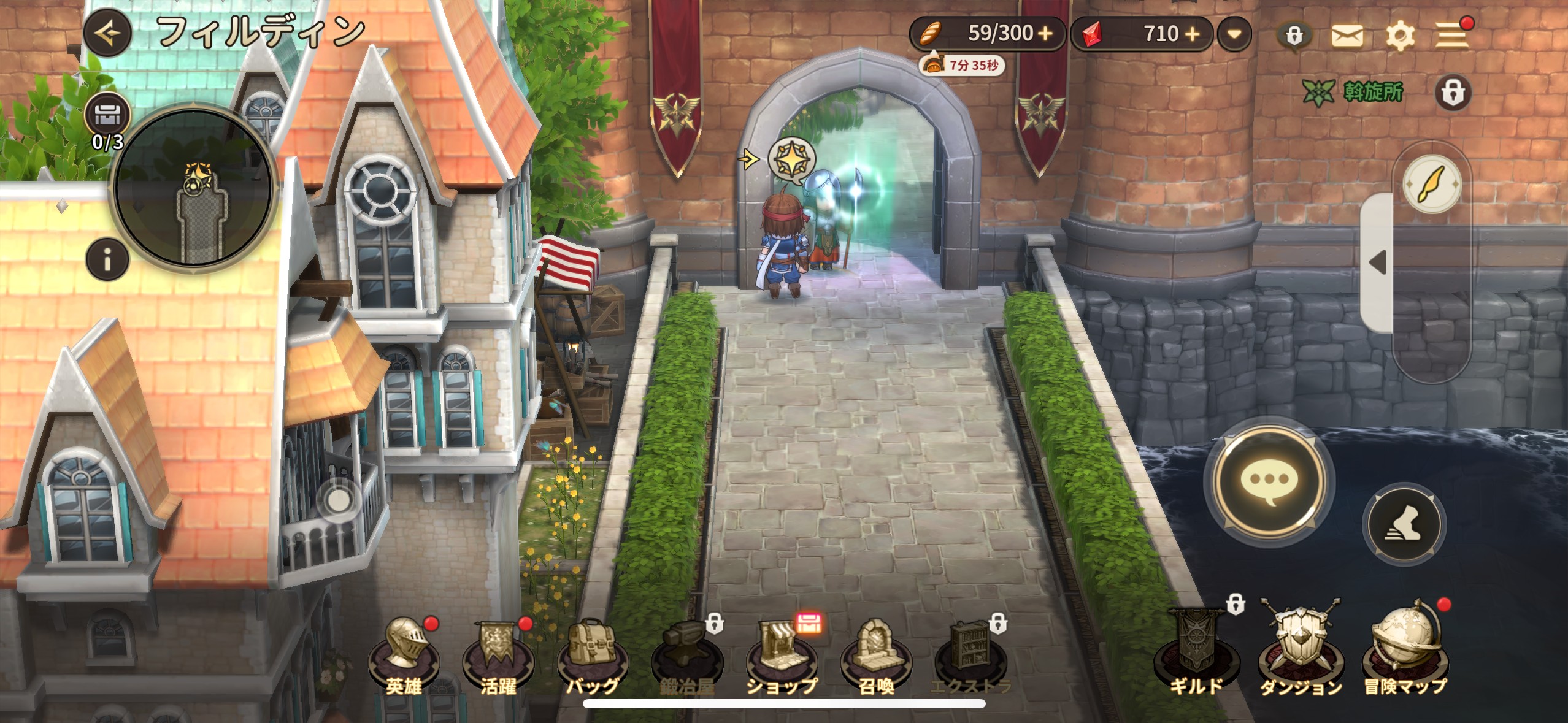Add more bread stamina with plus
The height and width of the screenshot is (723, 1568).
click(x=1045, y=34)
